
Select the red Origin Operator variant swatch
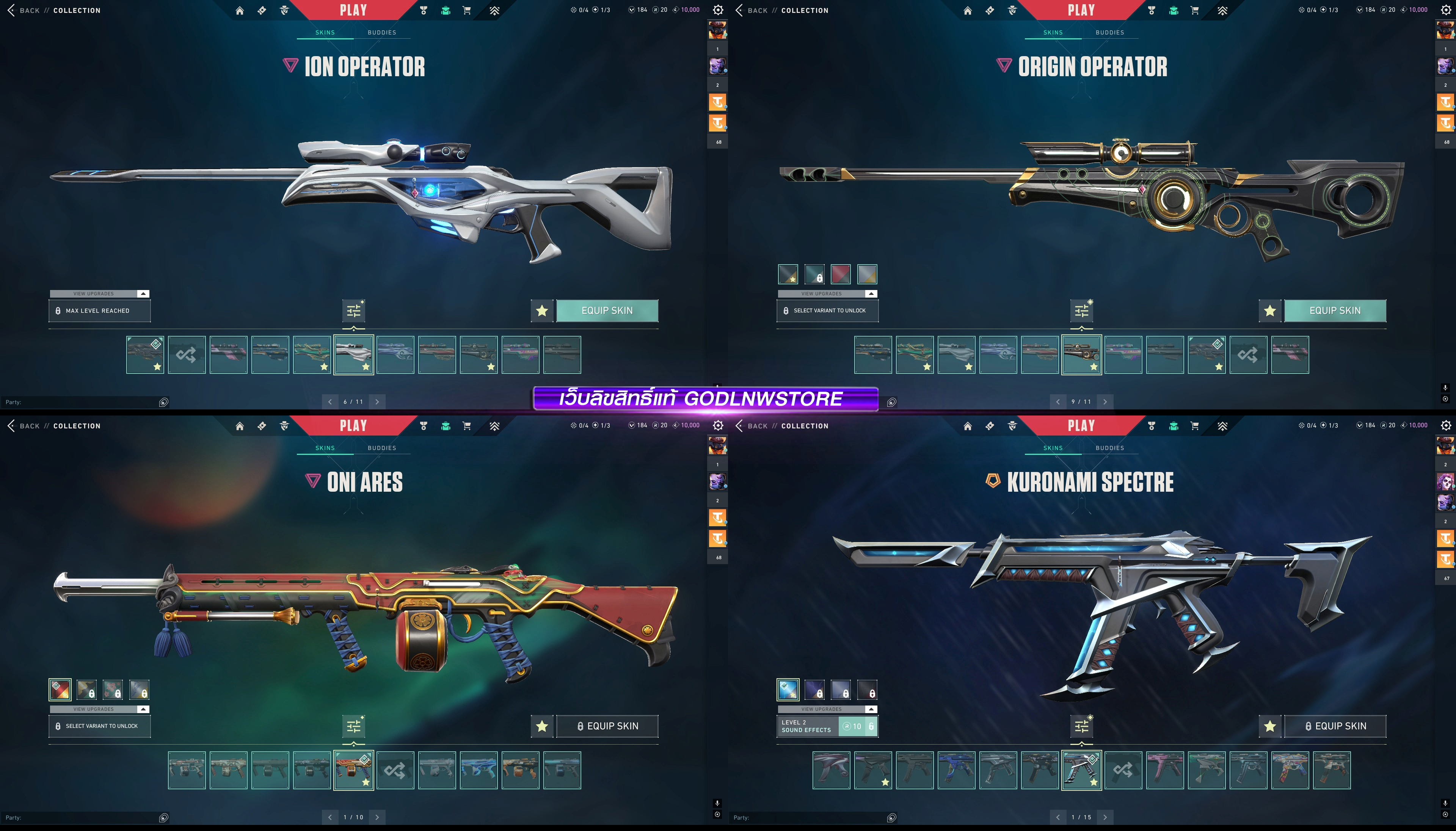(841, 274)
